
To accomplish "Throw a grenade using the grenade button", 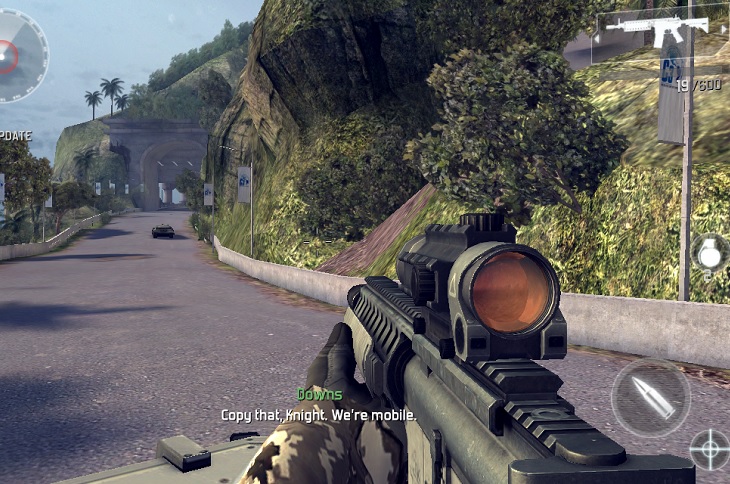I will (x=709, y=253).
